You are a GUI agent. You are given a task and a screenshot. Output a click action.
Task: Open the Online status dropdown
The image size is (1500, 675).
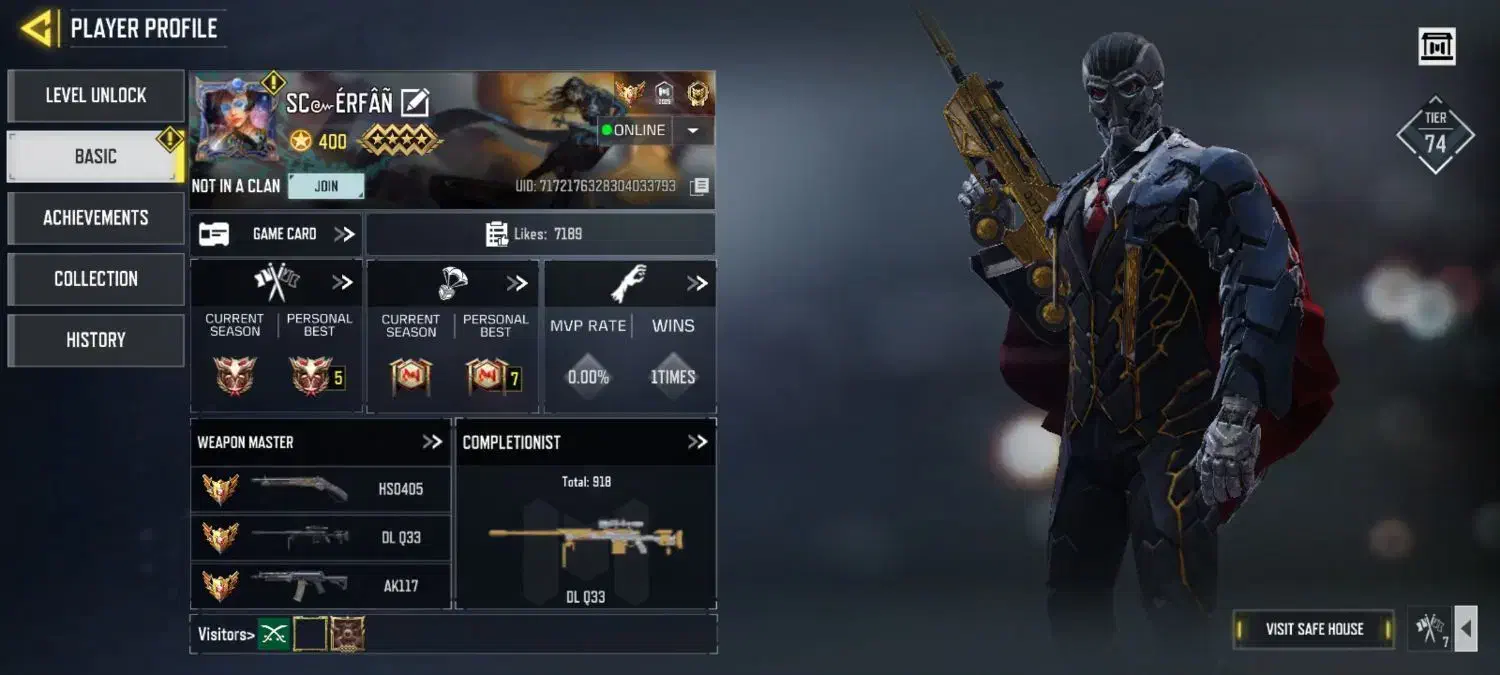(693, 131)
